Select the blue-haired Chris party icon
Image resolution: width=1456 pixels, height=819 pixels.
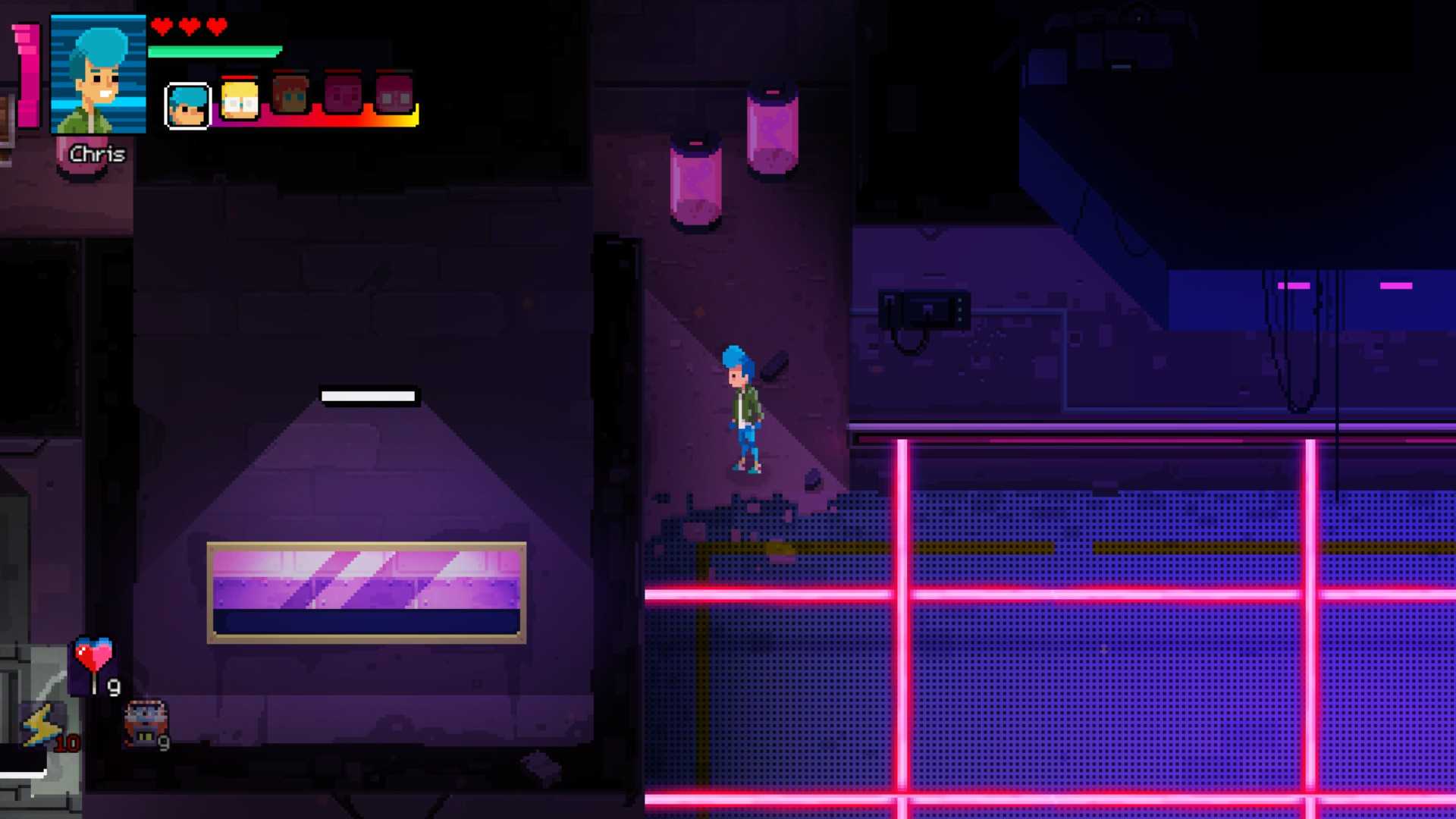(x=187, y=105)
